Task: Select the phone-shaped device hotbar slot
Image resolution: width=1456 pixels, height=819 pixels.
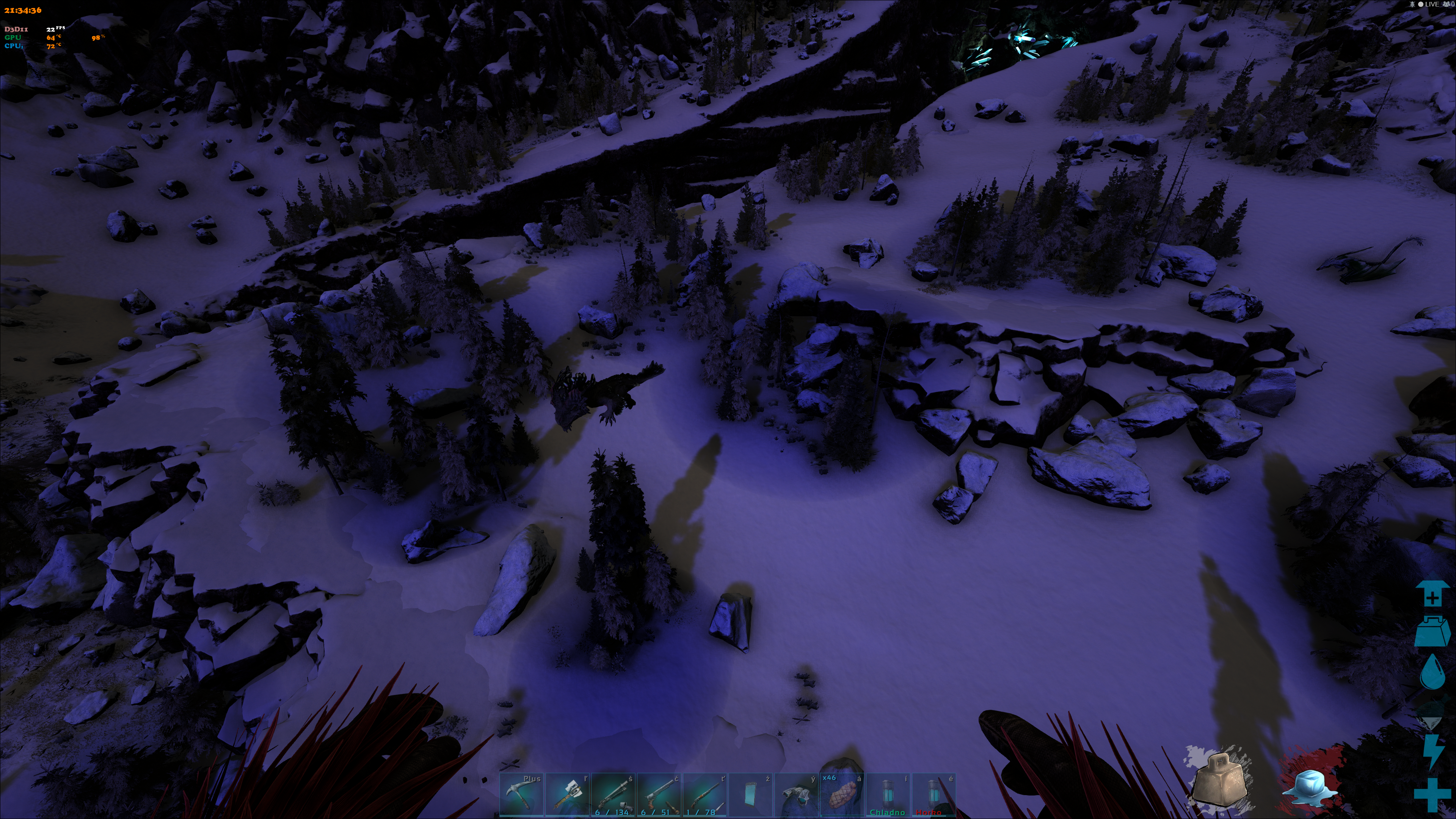Action: tap(751, 795)
